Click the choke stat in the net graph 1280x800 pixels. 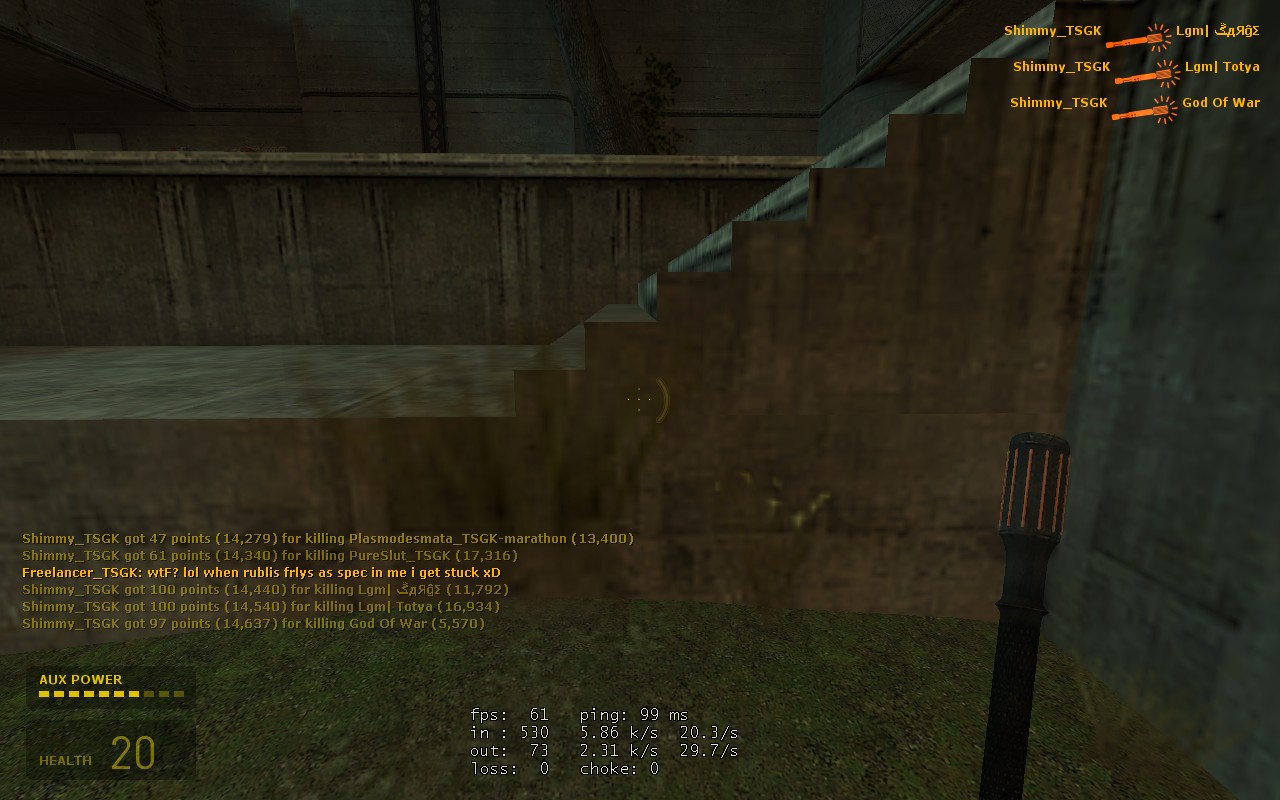(x=620, y=768)
